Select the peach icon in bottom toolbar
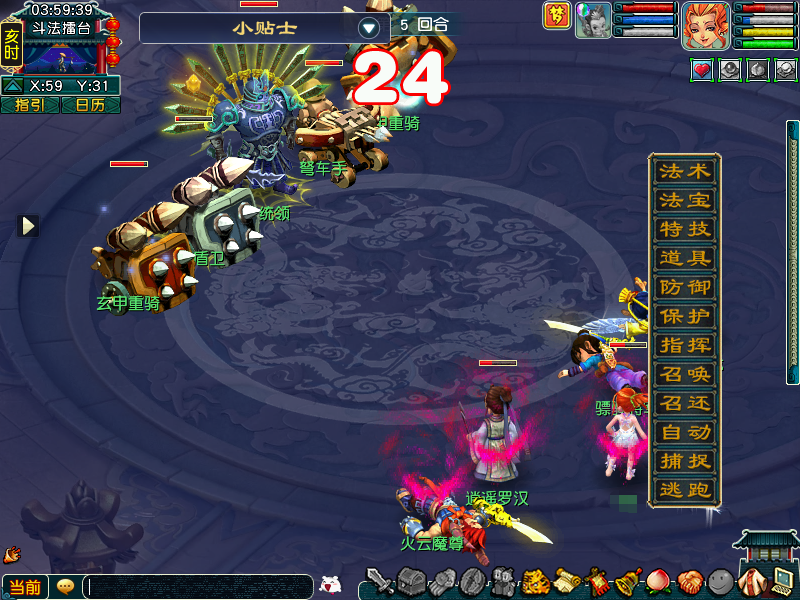This screenshot has height=600, width=800. (658, 581)
